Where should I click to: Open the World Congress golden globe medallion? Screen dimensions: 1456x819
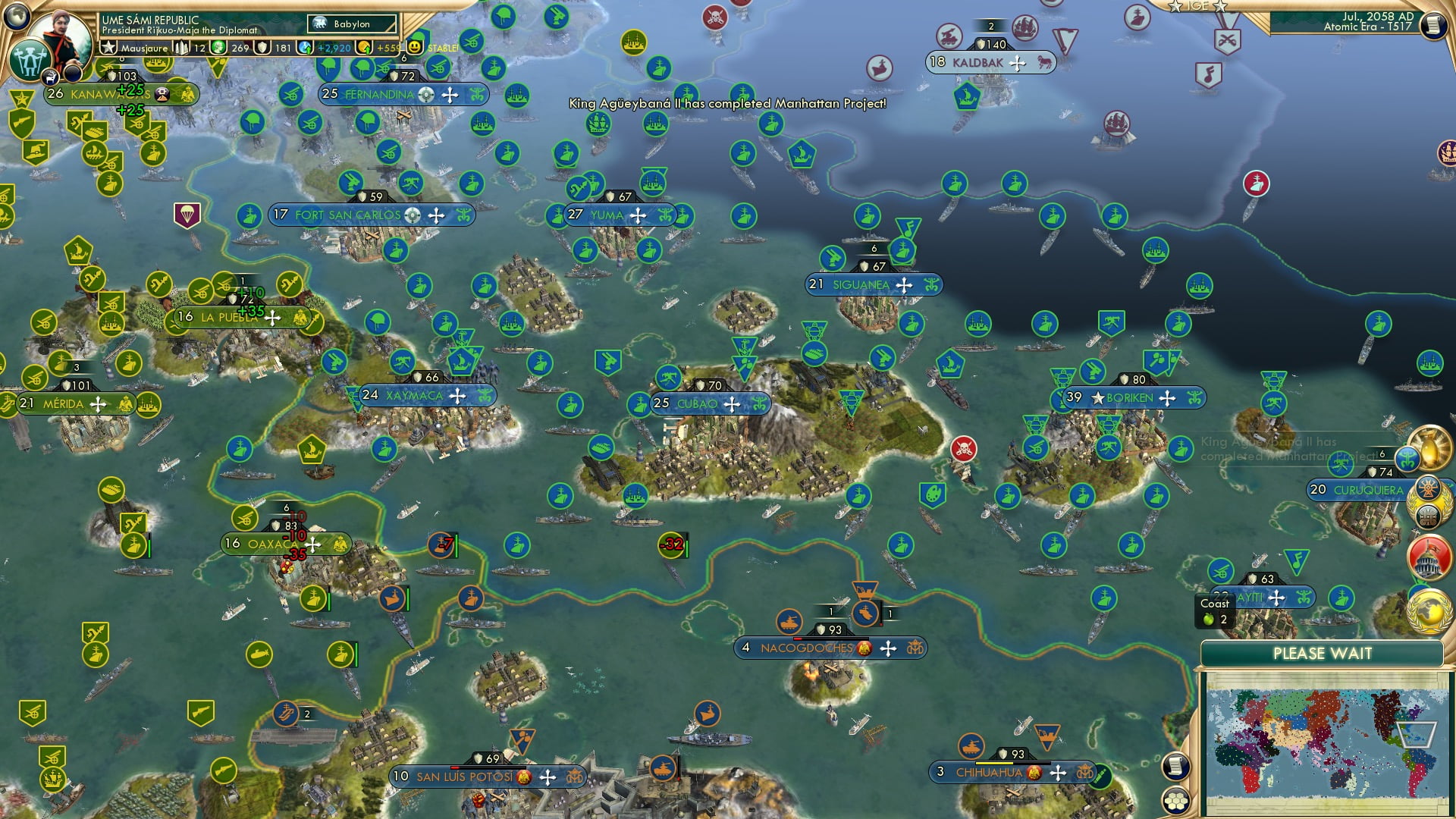(1429, 611)
